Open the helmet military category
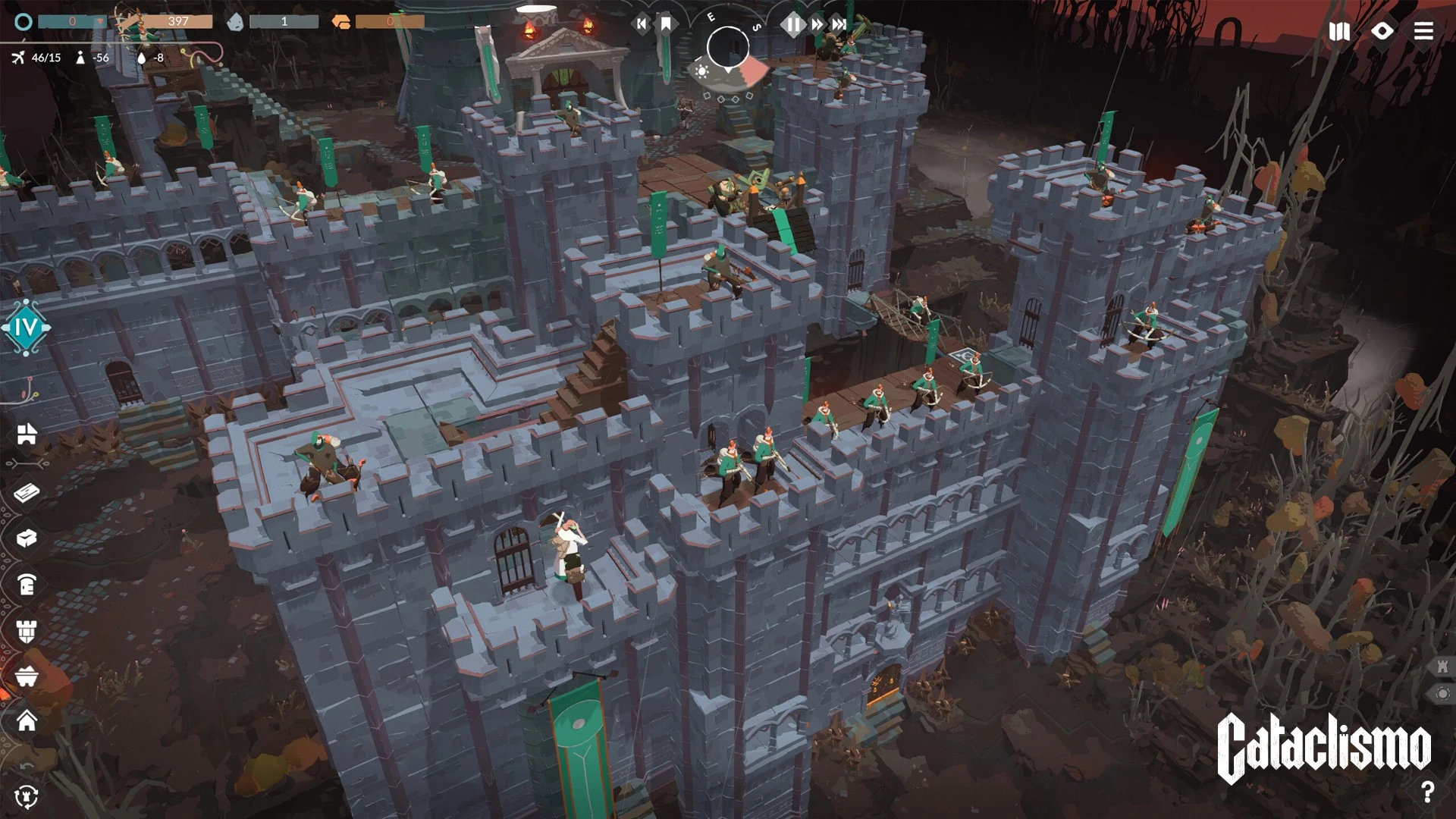The width and height of the screenshot is (1456, 819). tap(27, 585)
